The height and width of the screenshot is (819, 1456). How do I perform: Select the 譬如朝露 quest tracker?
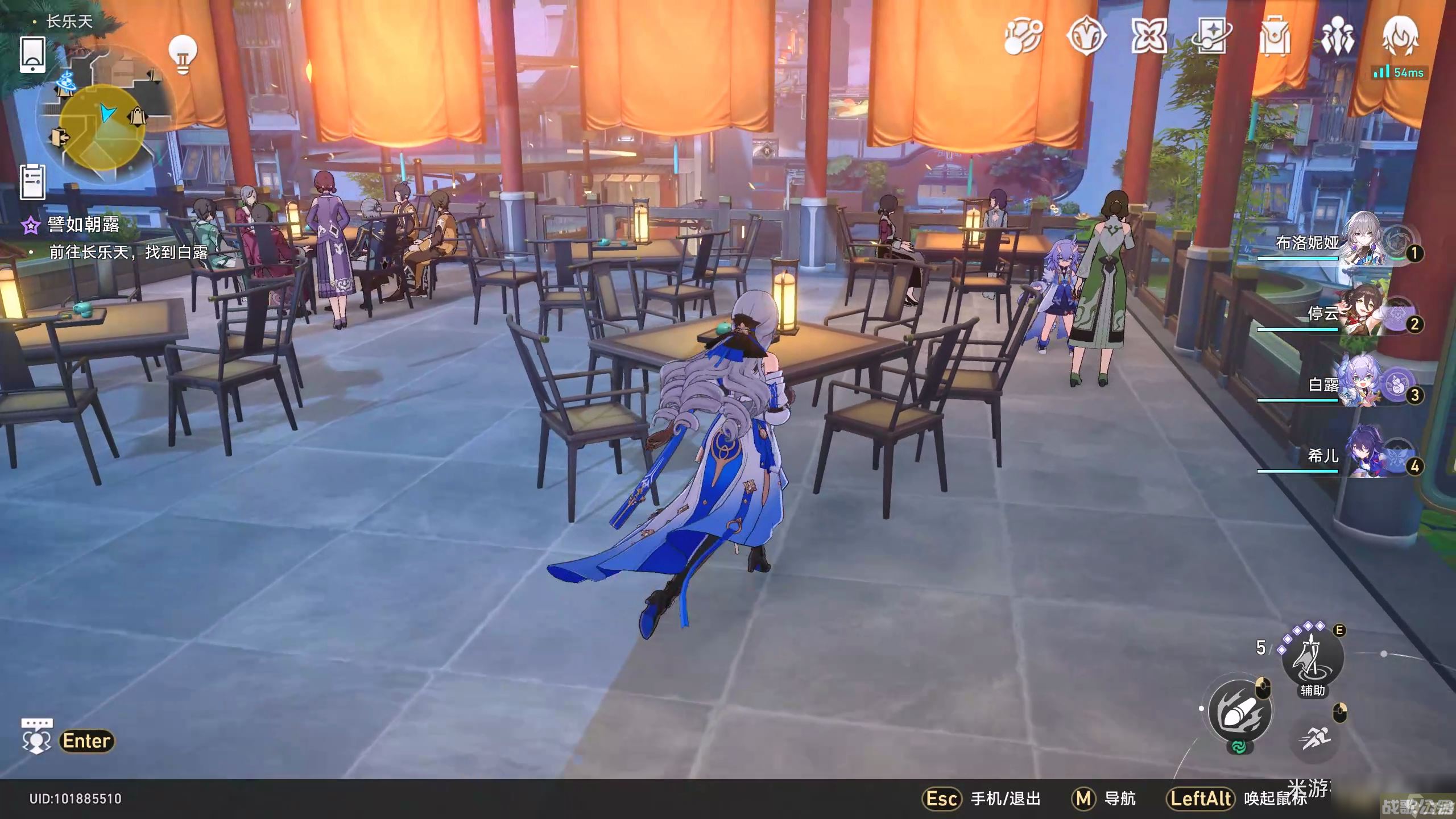tap(84, 225)
